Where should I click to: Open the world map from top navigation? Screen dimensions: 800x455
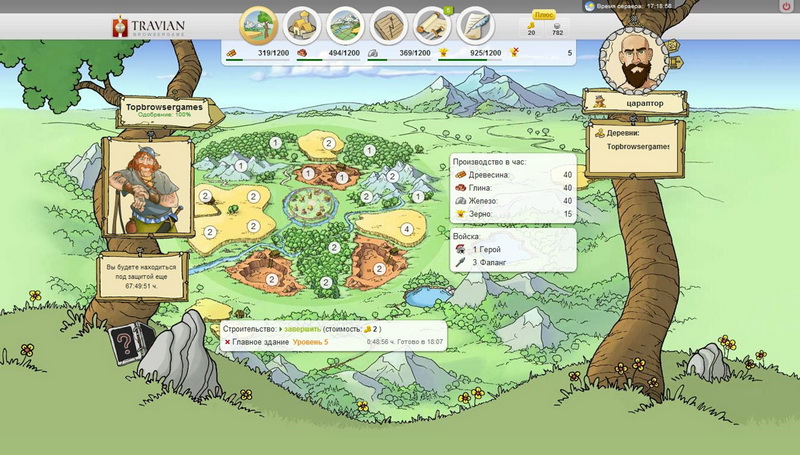point(345,23)
